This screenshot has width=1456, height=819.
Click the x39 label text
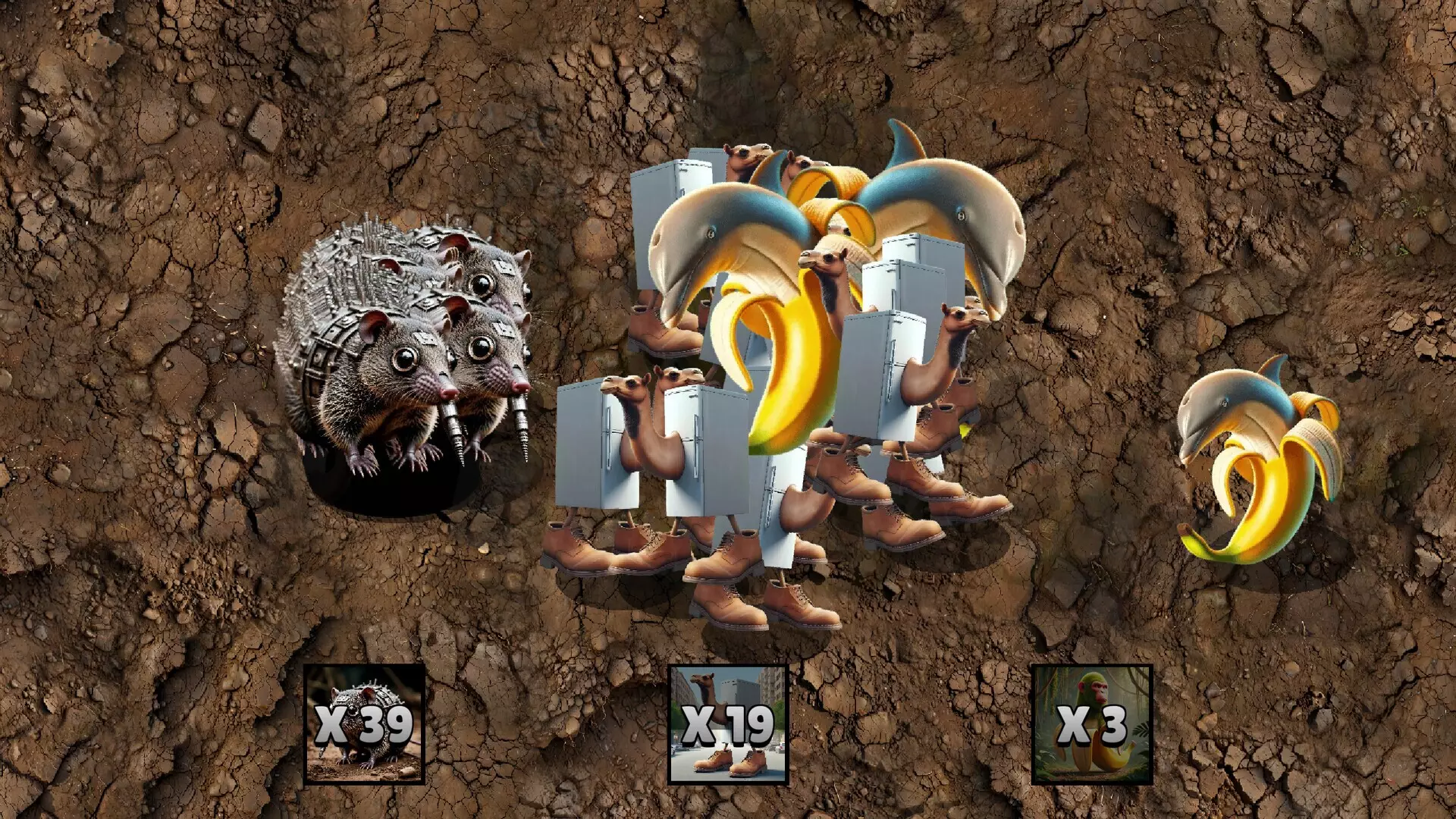364,724
